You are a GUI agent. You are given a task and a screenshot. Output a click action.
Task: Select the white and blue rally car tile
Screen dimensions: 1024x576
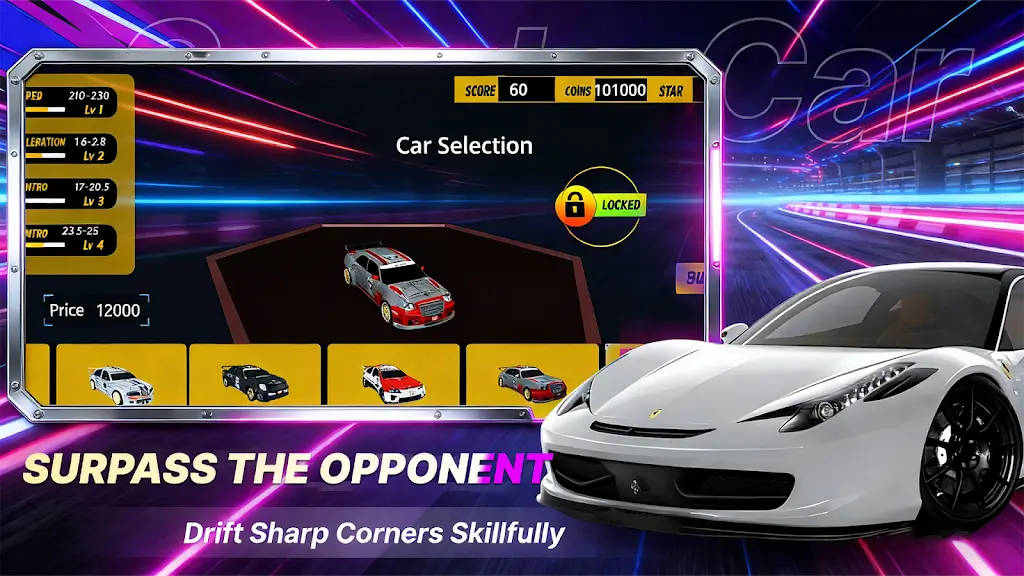coord(121,376)
